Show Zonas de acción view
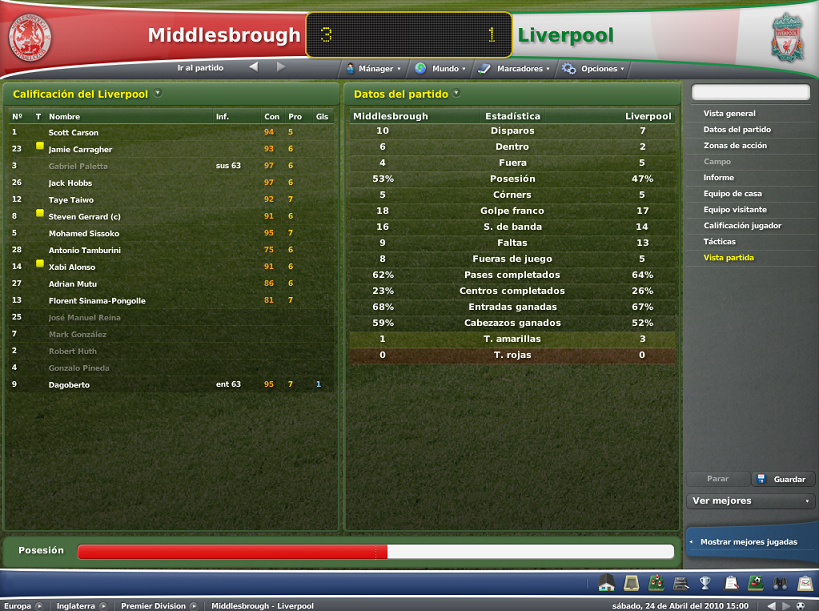The image size is (819, 611). pyautogui.click(x=735, y=146)
